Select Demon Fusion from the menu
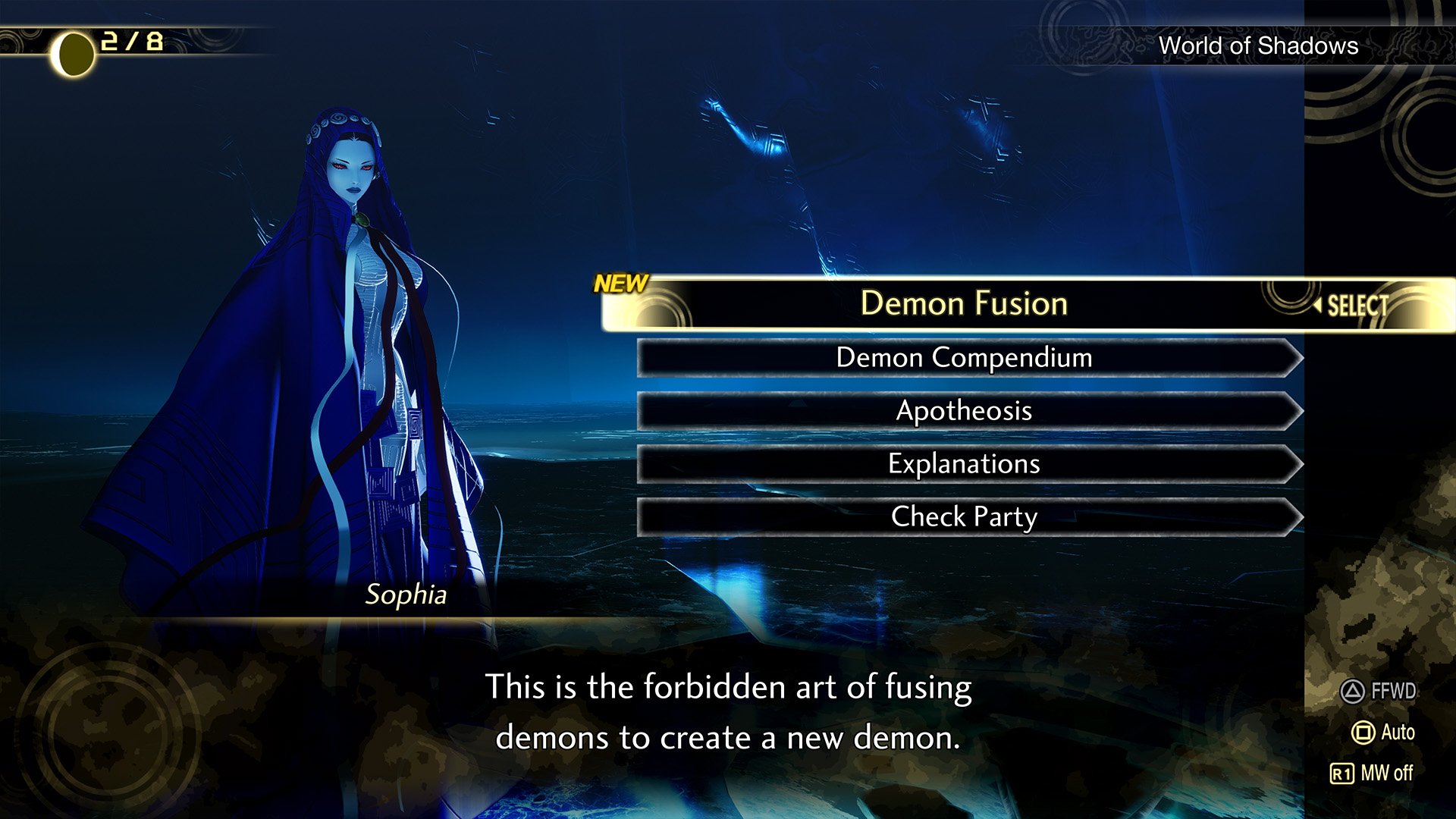The image size is (1456, 819). coord(963,303)
